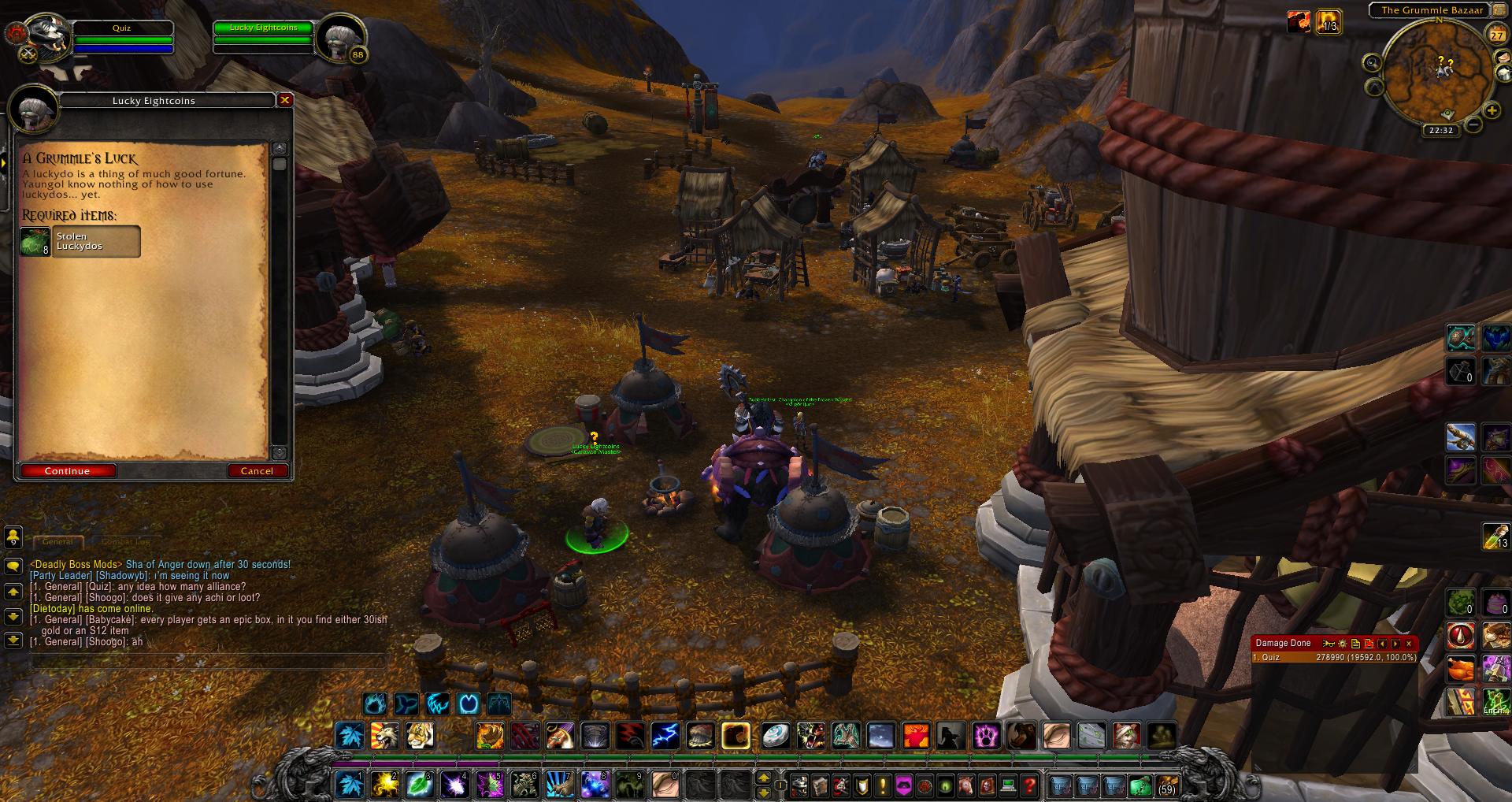This screenshot has height=802, width=1512.
Task: Close the Lucky Eightcoins window
Action: coord(285,100)
